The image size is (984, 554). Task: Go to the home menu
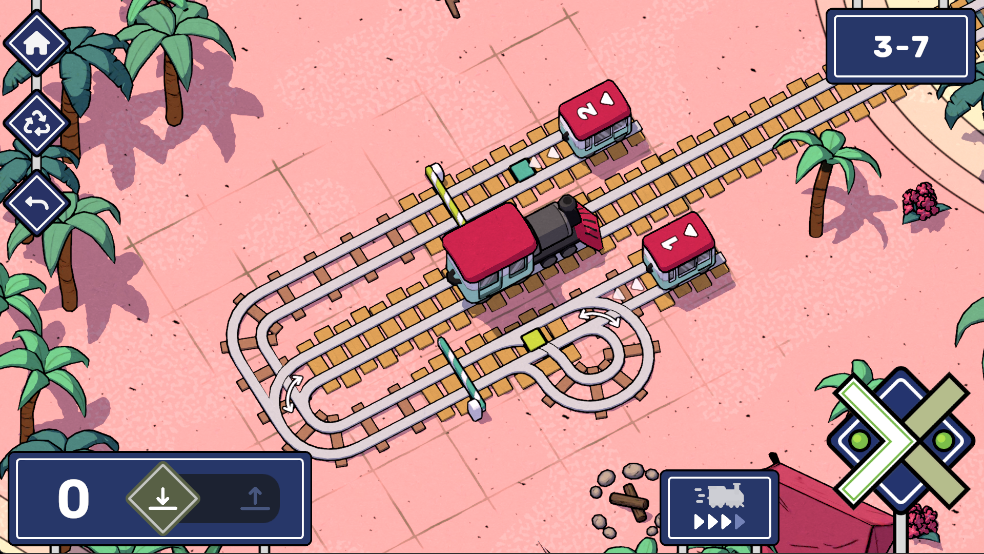coord(37,43)
